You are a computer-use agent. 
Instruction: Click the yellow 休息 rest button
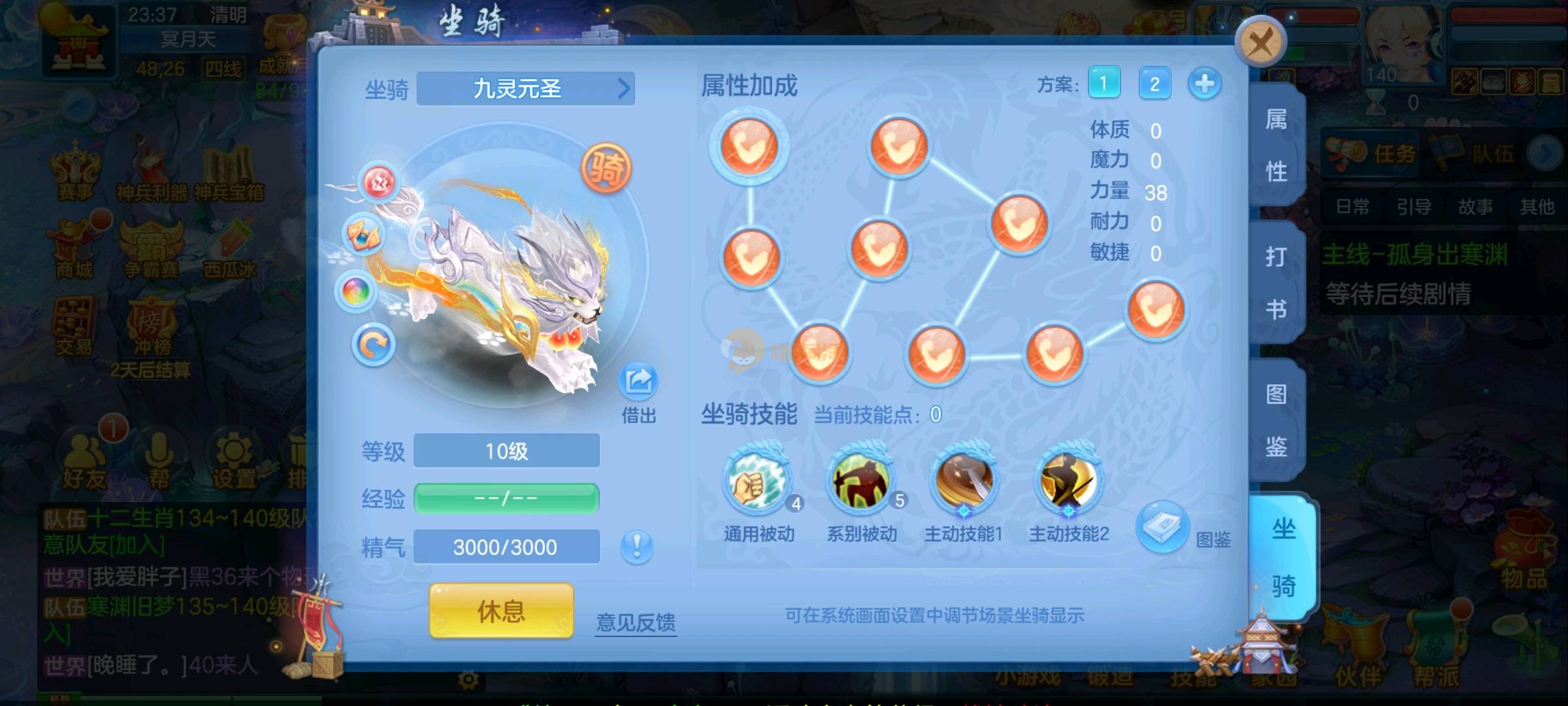click(x=501, y=611)
